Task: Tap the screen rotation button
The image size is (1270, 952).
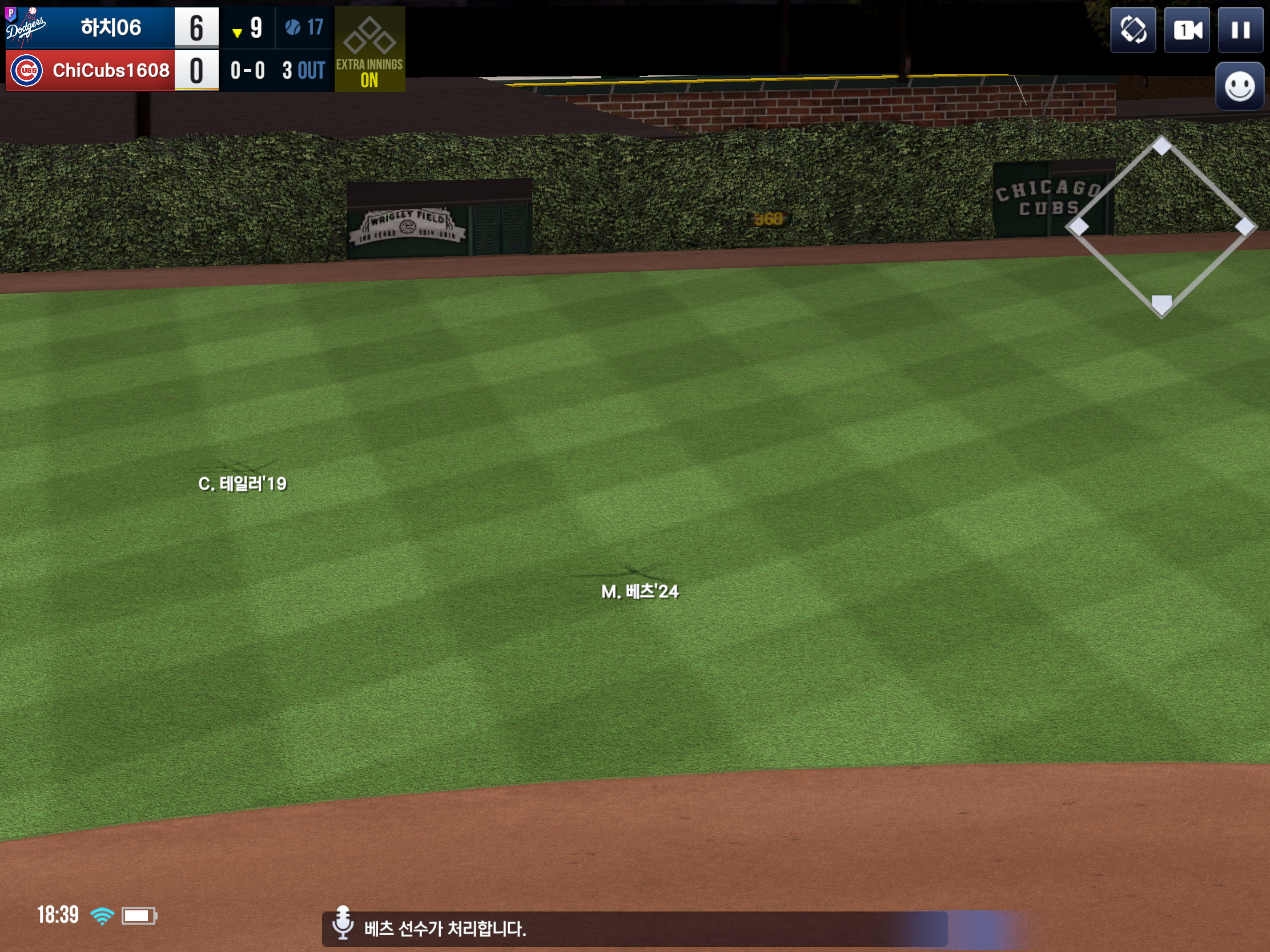Action: [1133, 30]
